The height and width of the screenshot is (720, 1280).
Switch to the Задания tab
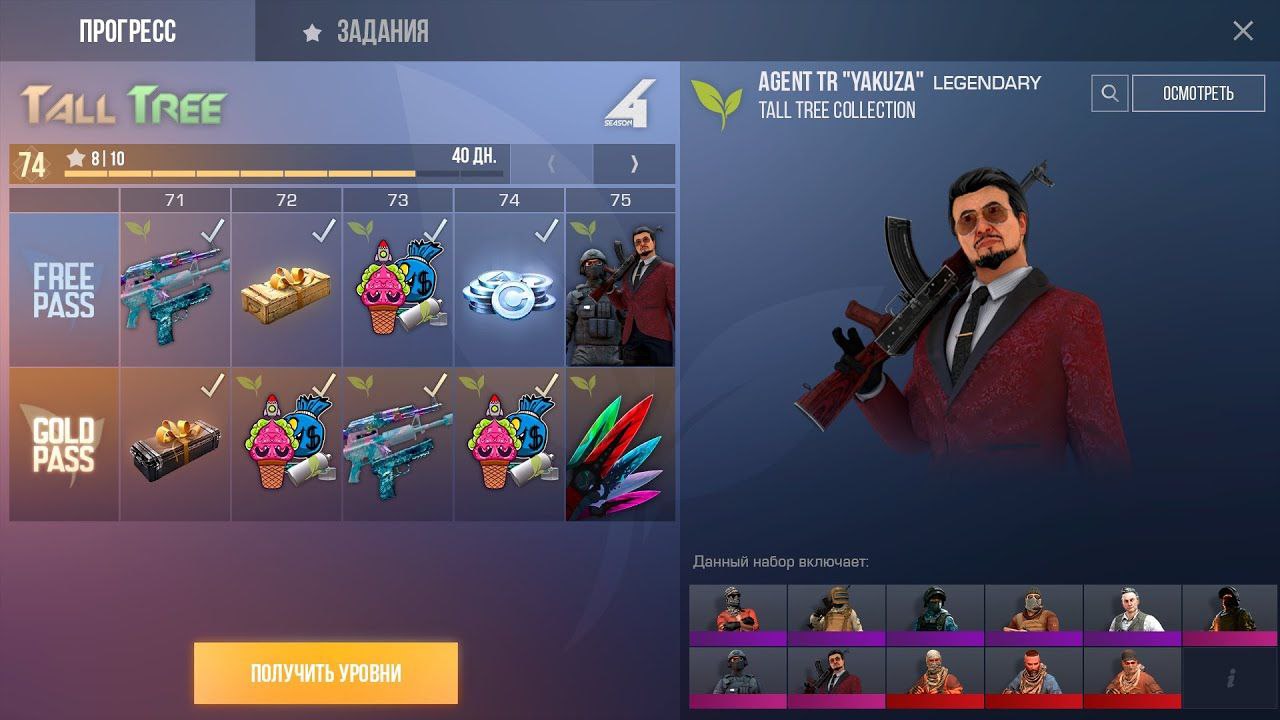(367, 32)
